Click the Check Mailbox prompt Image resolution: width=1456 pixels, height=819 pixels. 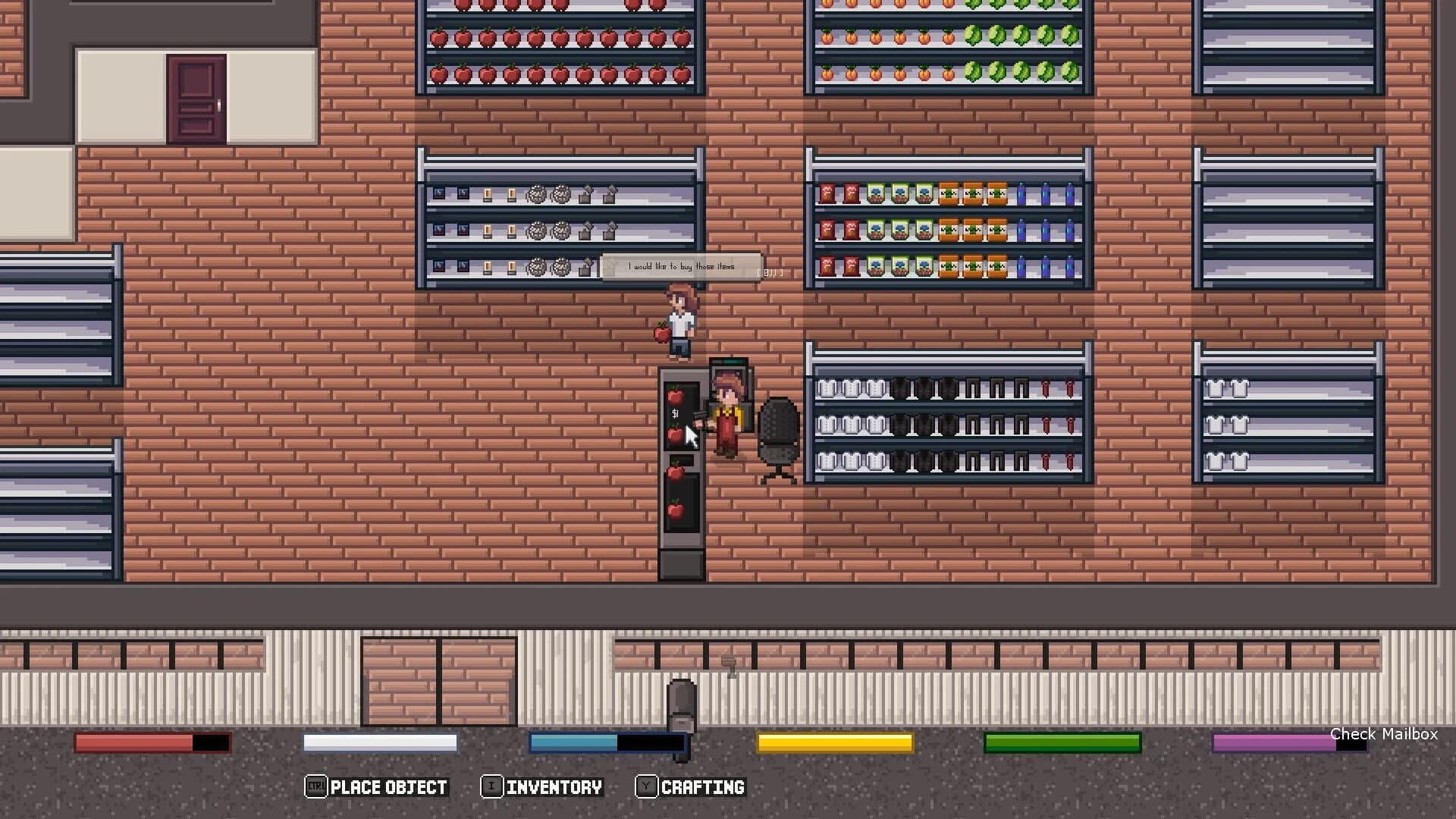[1384, 734]
